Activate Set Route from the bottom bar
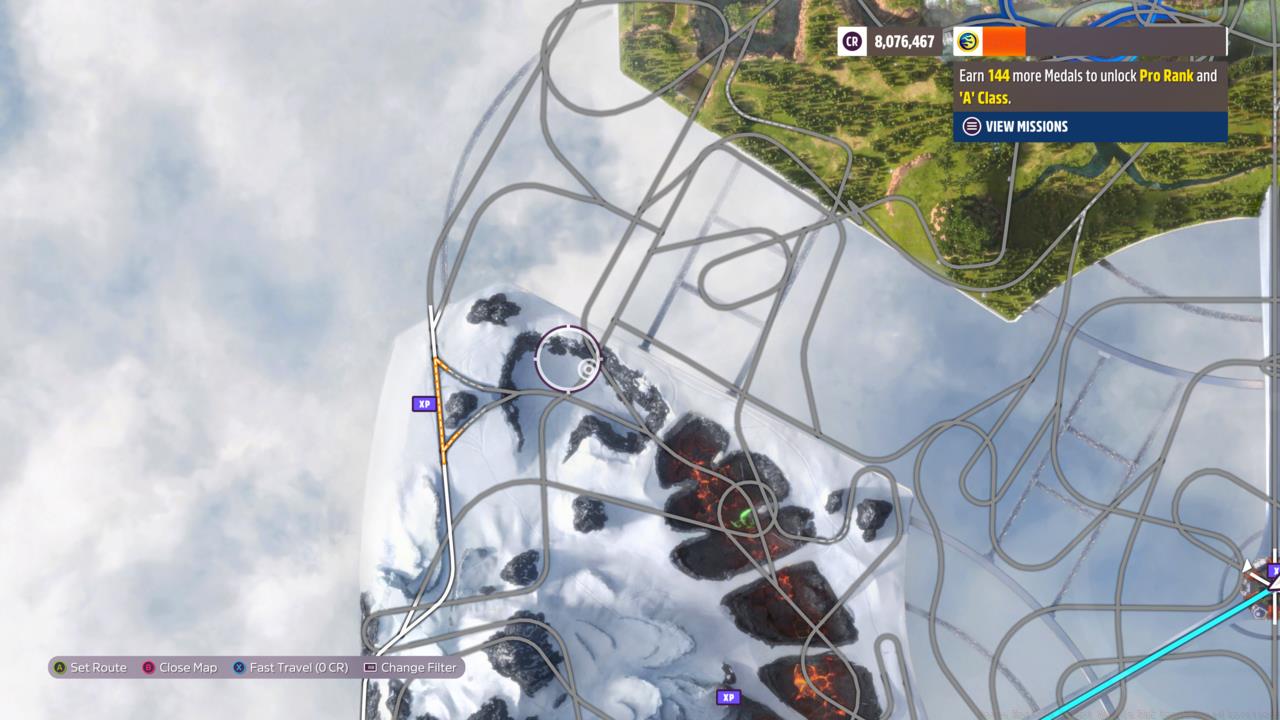The width and height of the screenshot is (1280, 720). pyautogui.click(x=100, y=667)
